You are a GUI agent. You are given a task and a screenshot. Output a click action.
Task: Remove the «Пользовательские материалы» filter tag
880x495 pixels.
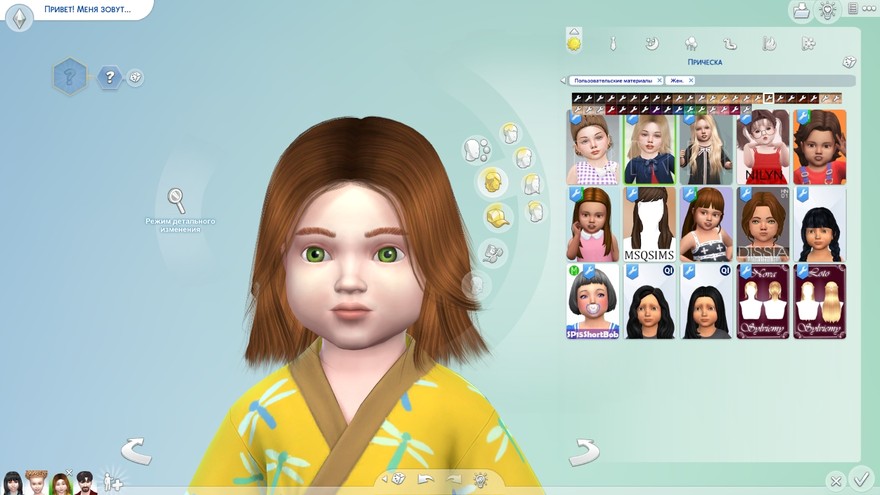pyautogui.click(x=659, y=80)
